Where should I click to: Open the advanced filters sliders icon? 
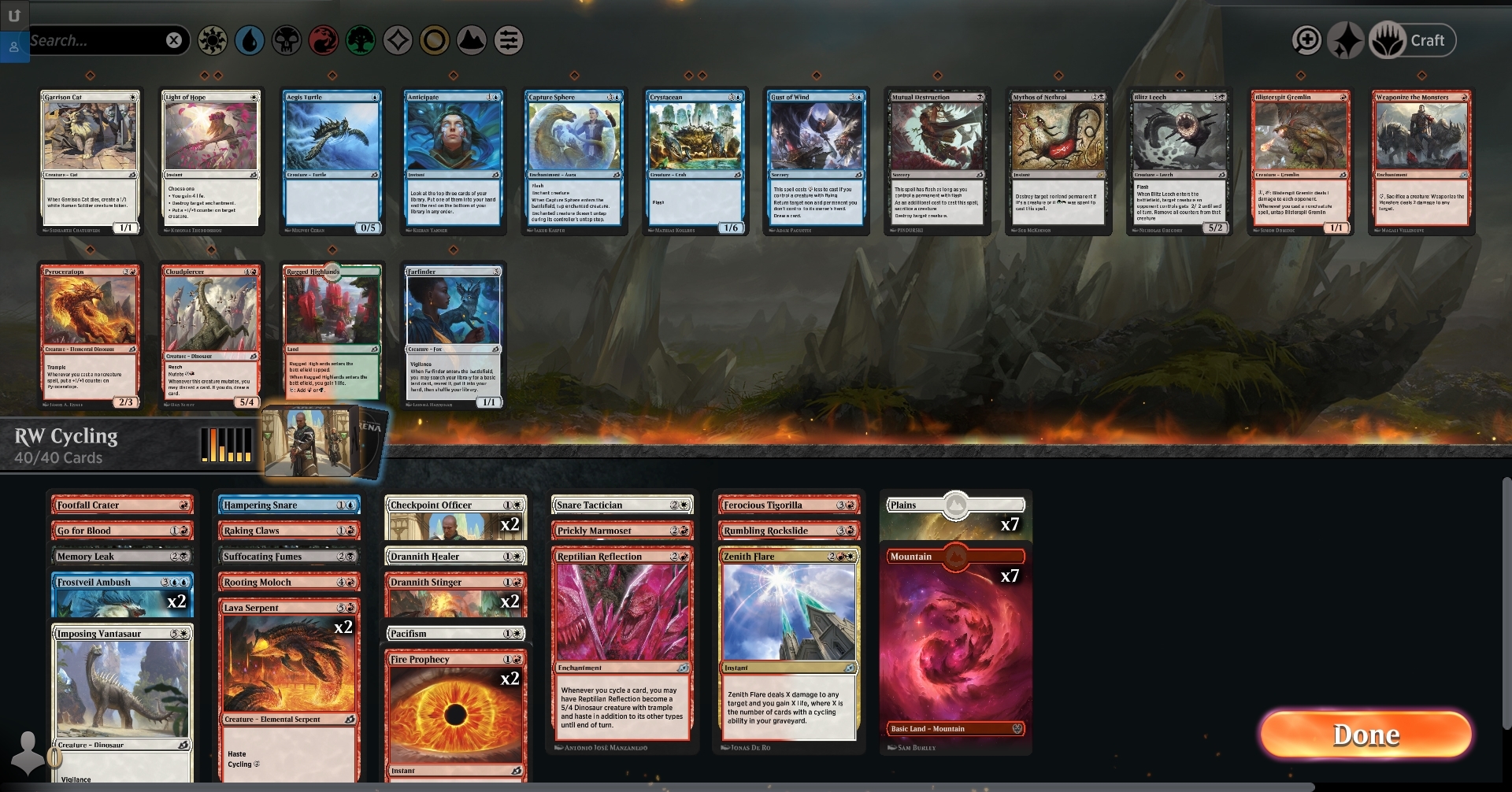tap(509, 41)
